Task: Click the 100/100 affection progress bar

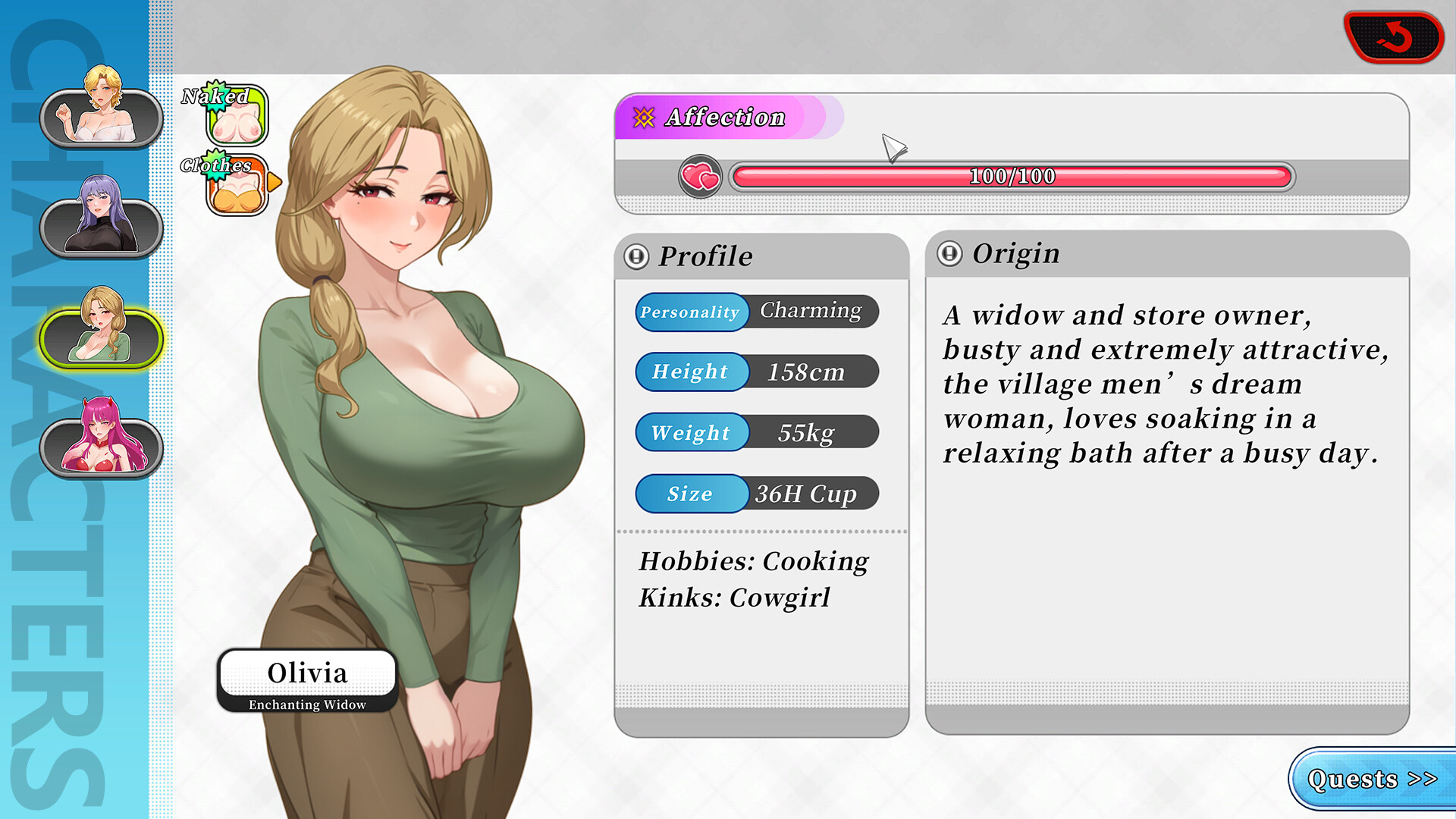Action: [1011, 176]
